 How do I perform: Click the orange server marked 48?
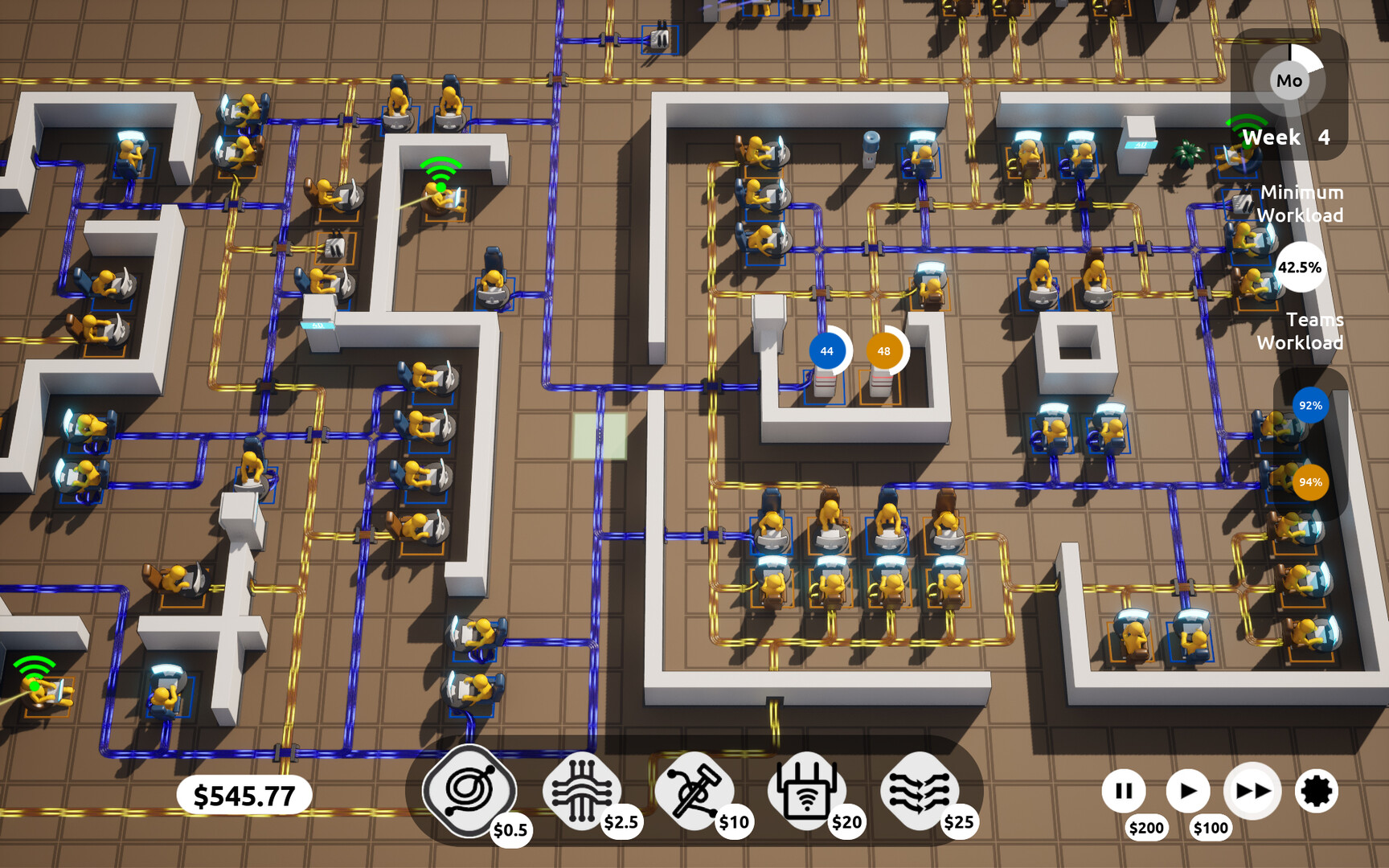884,350
